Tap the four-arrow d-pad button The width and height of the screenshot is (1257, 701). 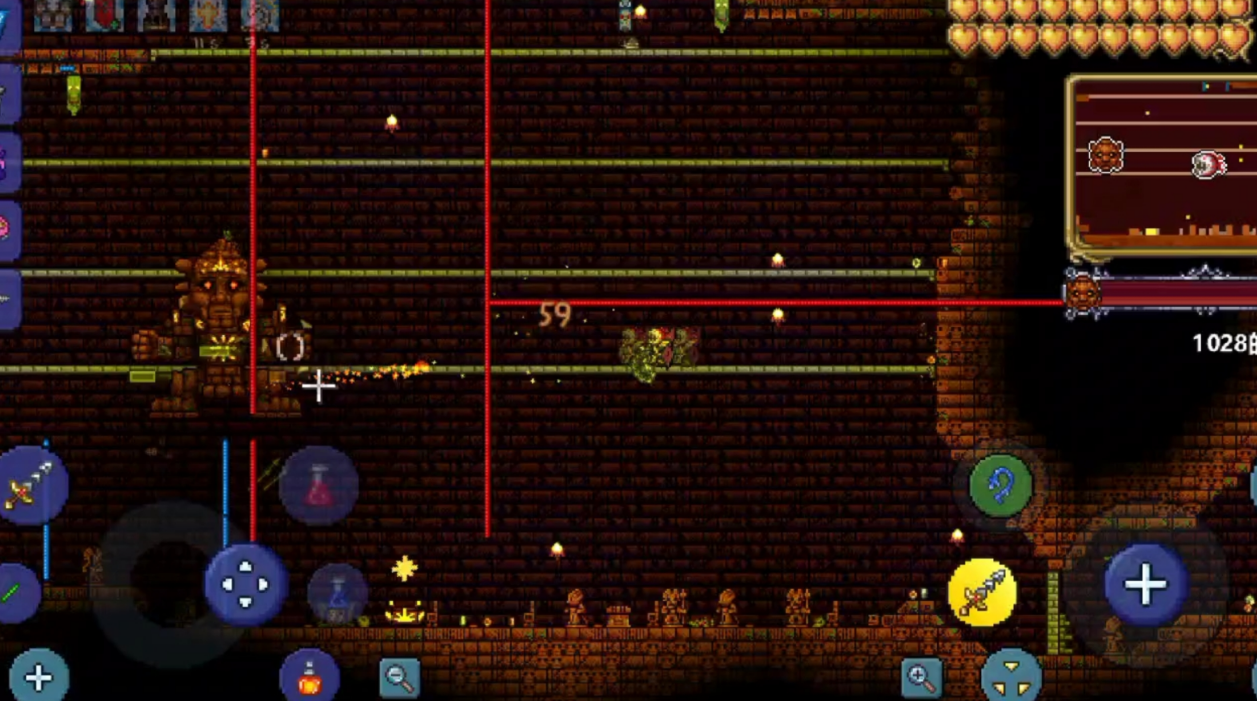[245, 584]
